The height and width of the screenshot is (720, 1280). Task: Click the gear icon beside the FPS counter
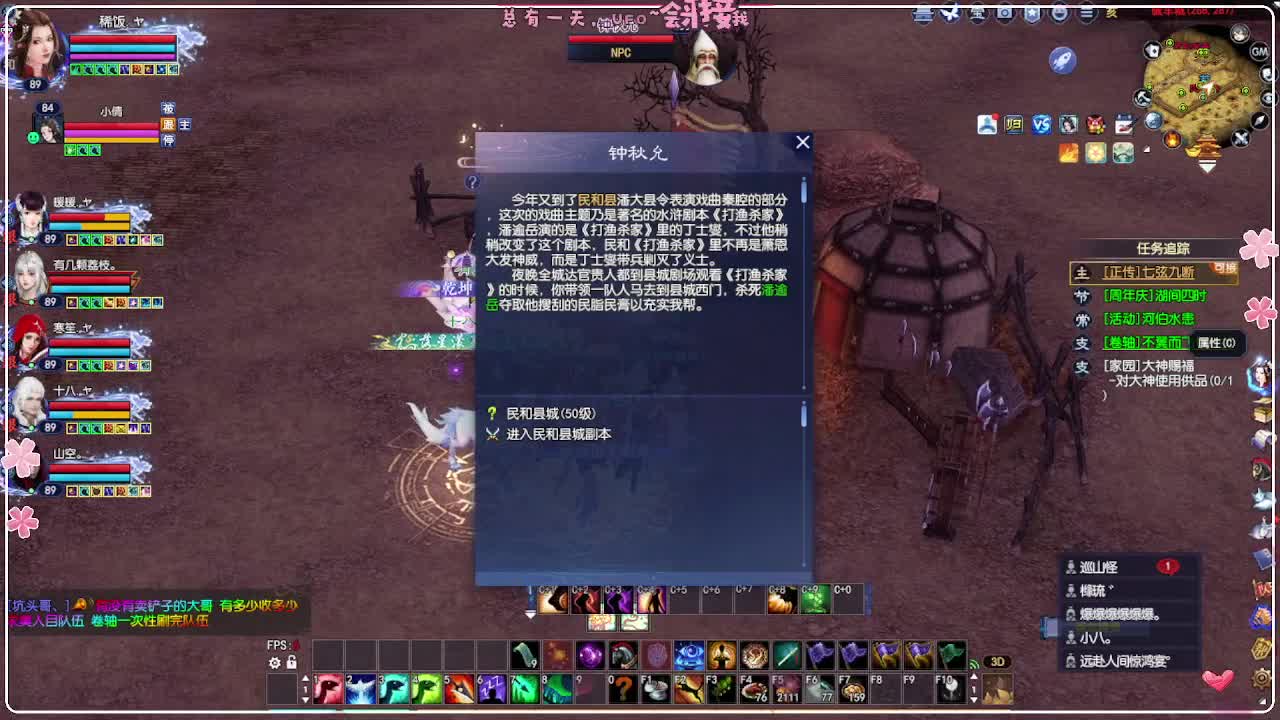pos(276,663)
